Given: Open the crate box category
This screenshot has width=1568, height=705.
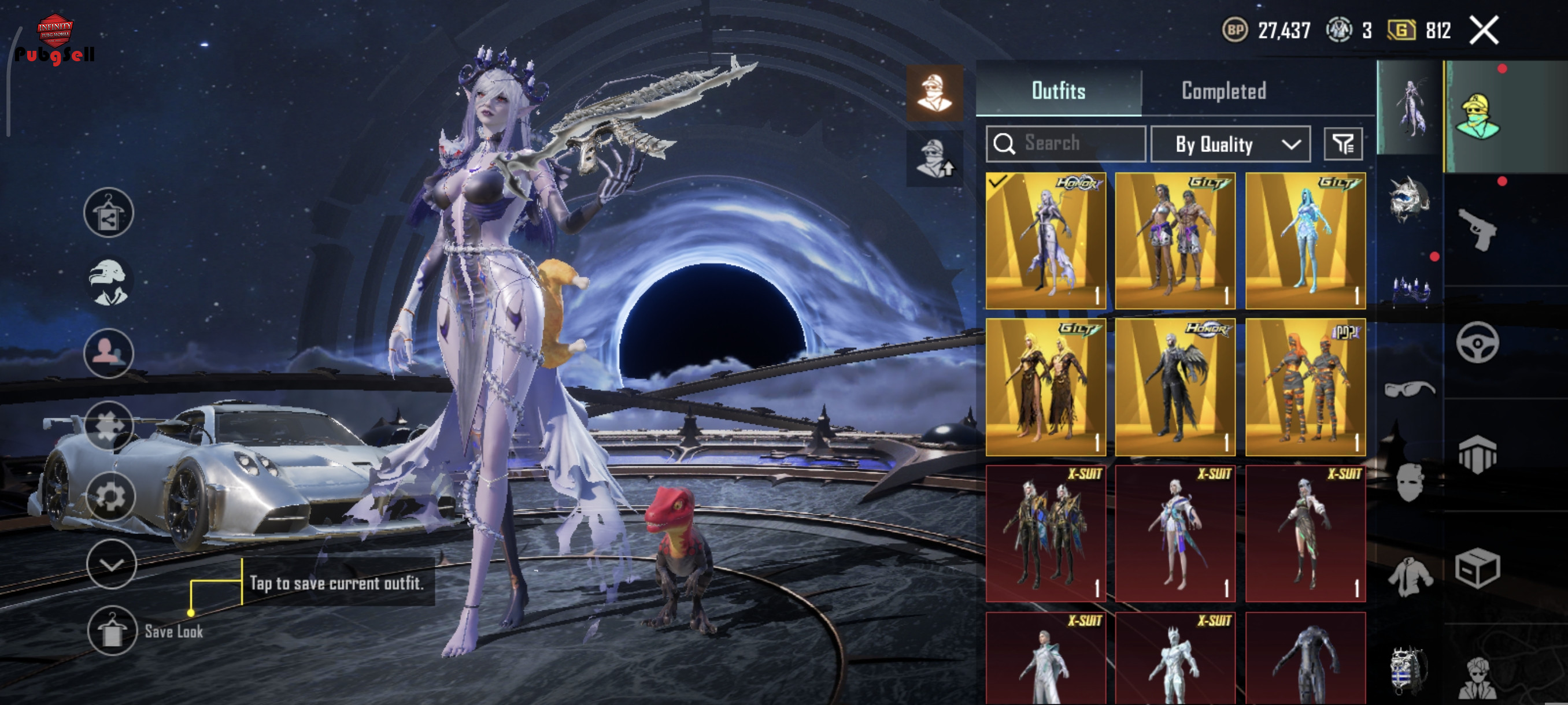Looking at the screenshot, I should point(1477,569).
